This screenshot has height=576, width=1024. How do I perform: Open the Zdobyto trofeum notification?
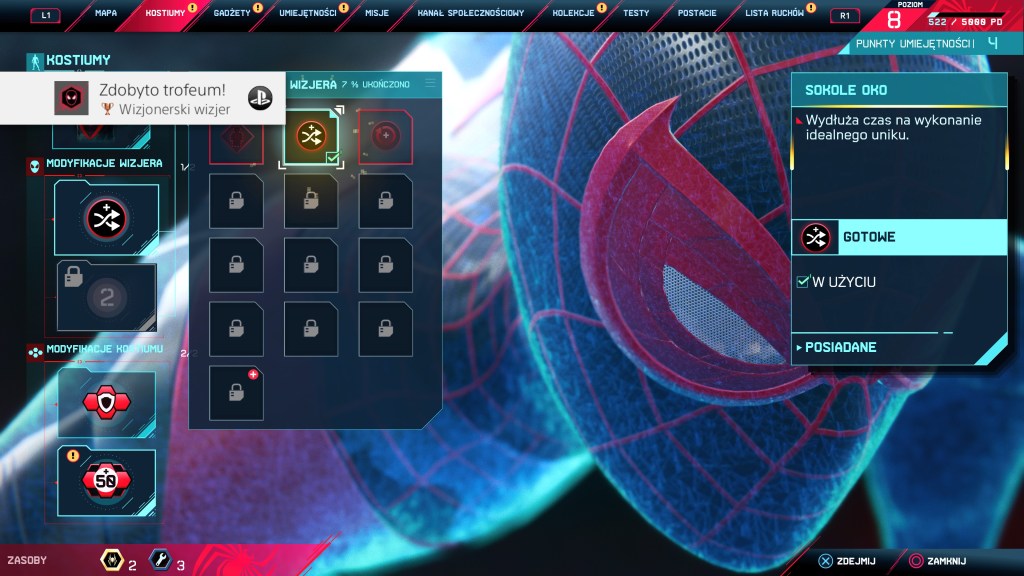click(140, 98)
